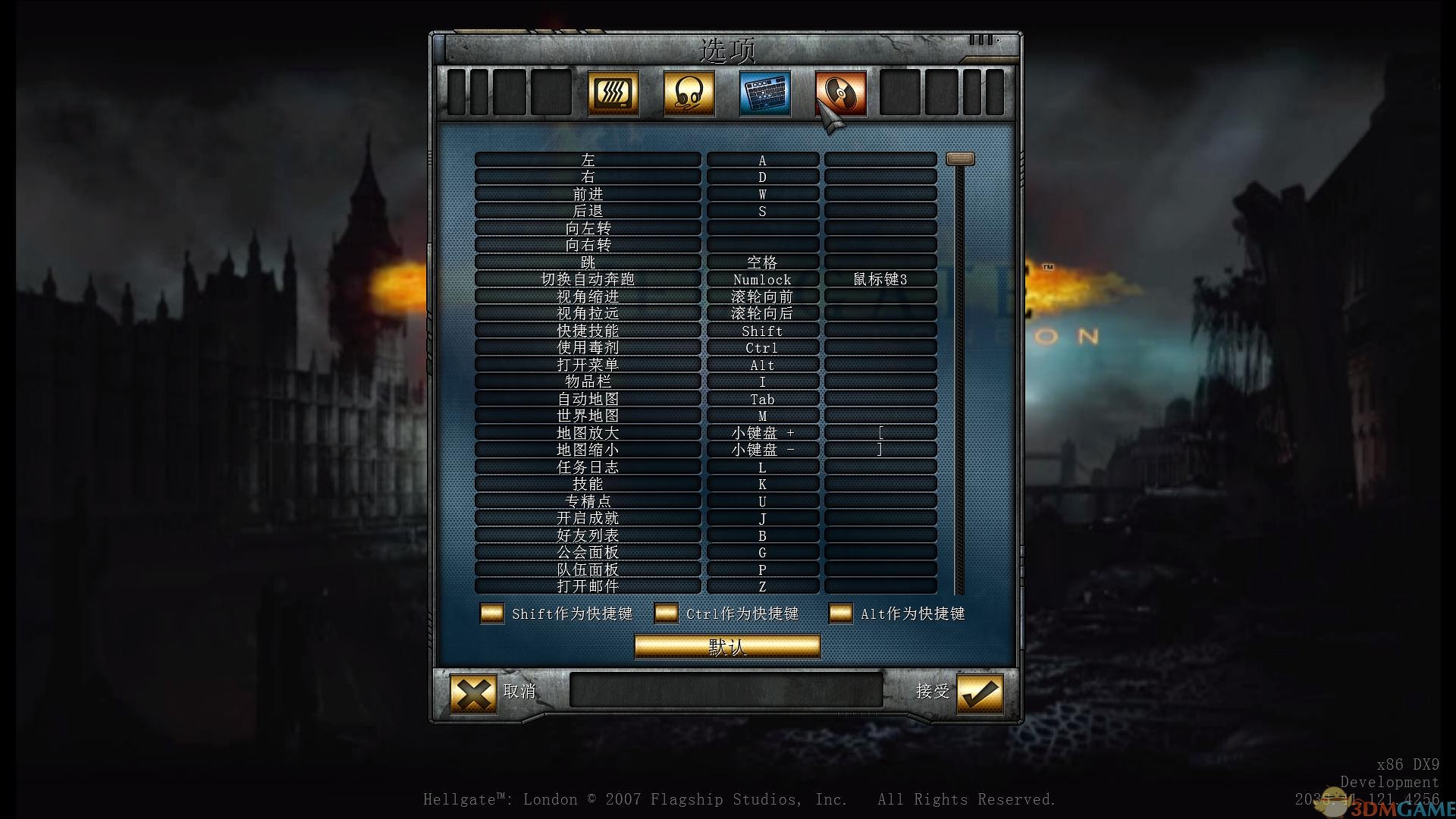This screenshot has height=819, width=1456.
Task: Enable the Shift作为快捷键 checkbox
Action: [x=491, y=613]
